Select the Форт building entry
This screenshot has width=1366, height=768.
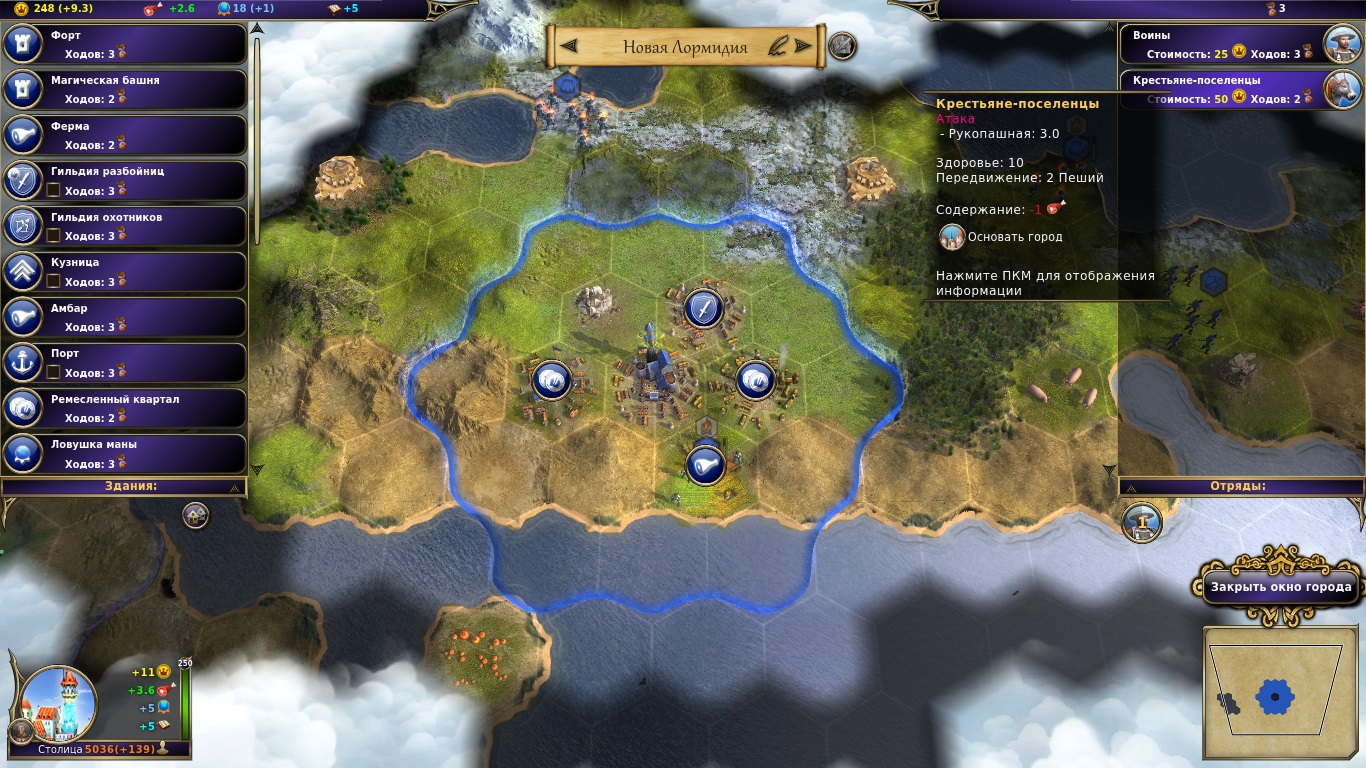pyautogui.click(x=125, y=44)
